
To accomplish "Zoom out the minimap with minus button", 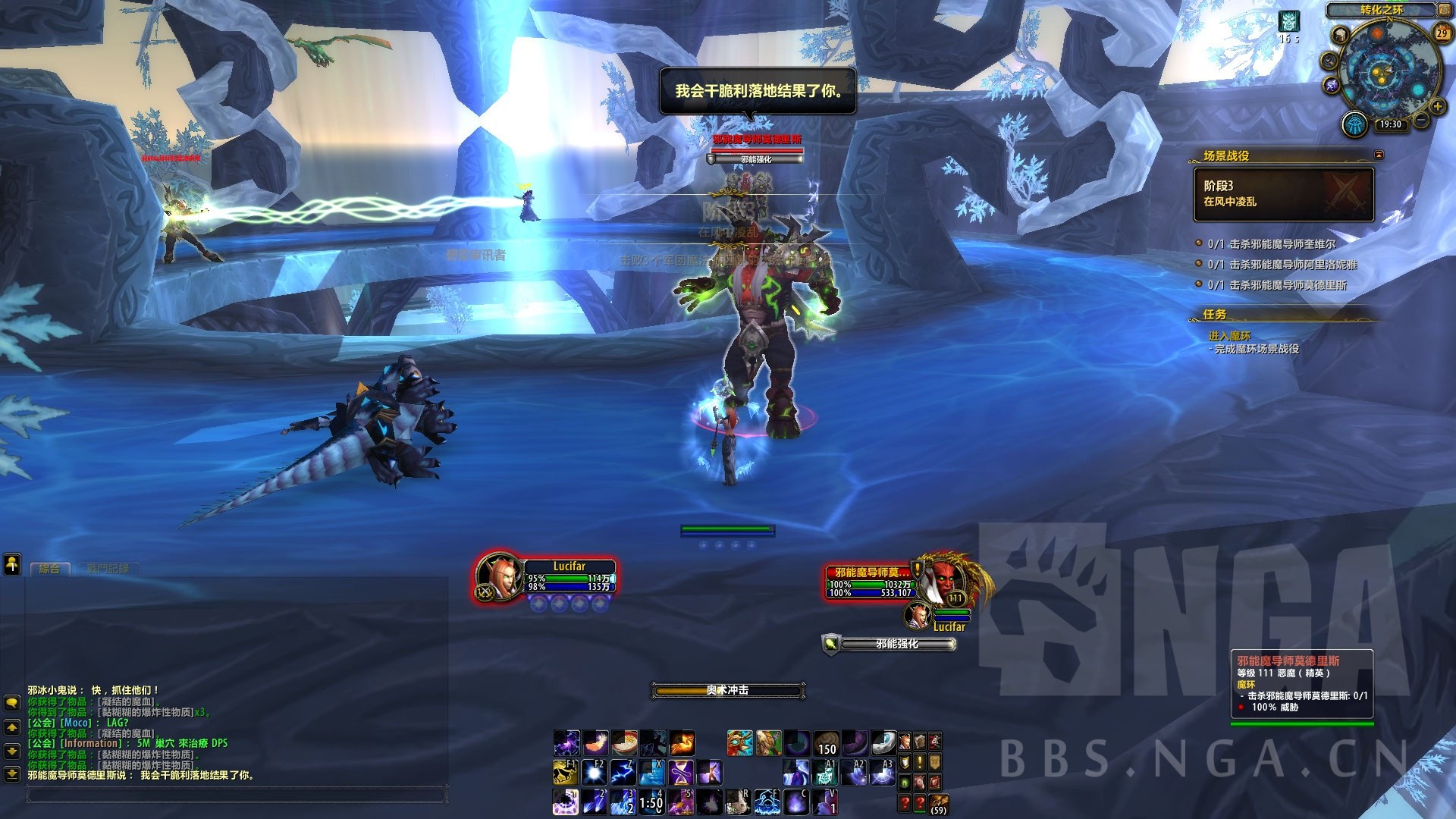I will tap(1421, 121).
